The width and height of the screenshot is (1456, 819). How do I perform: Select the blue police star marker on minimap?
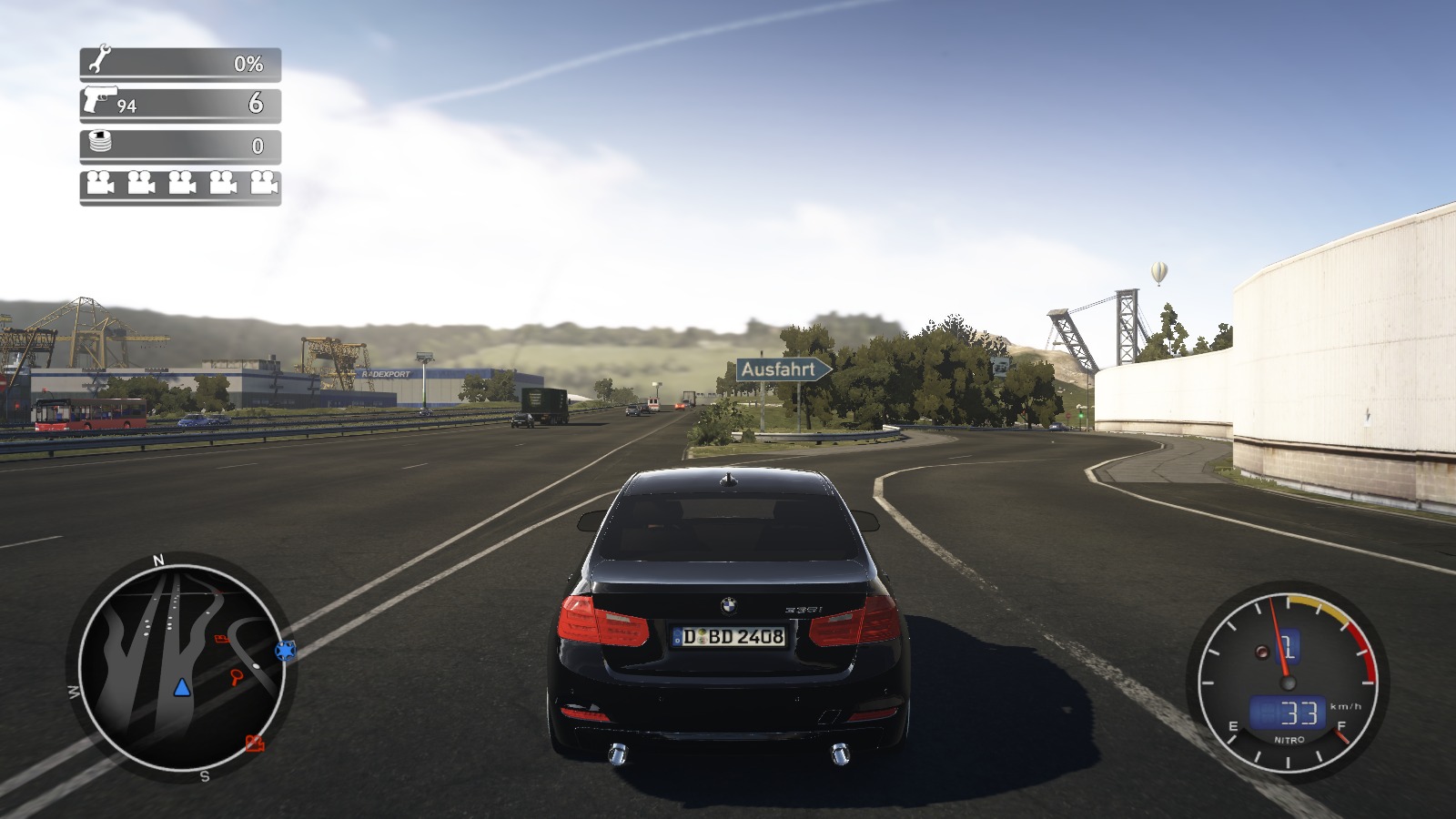(287, 651)
